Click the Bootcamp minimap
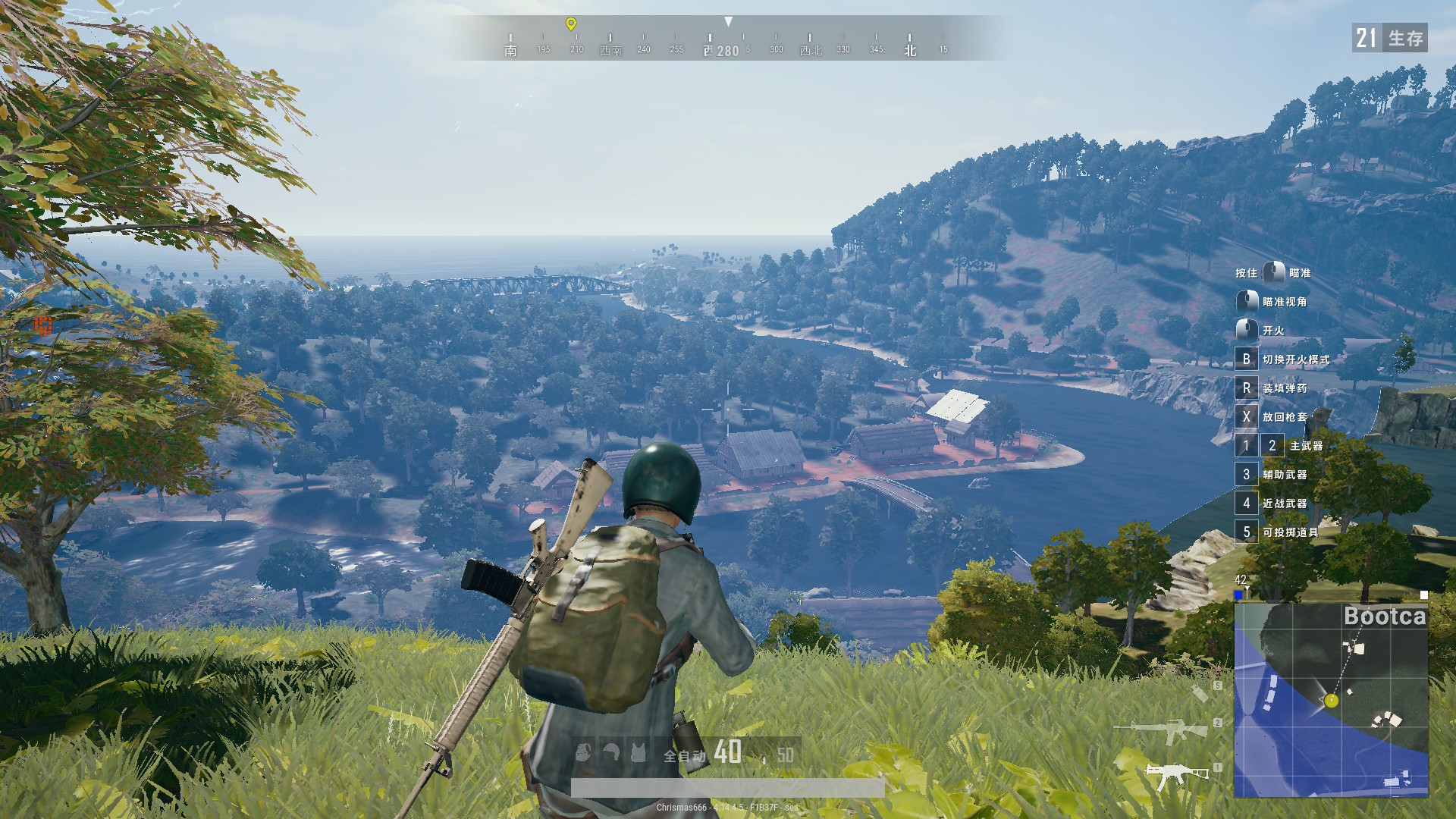 coord(1331,700)
